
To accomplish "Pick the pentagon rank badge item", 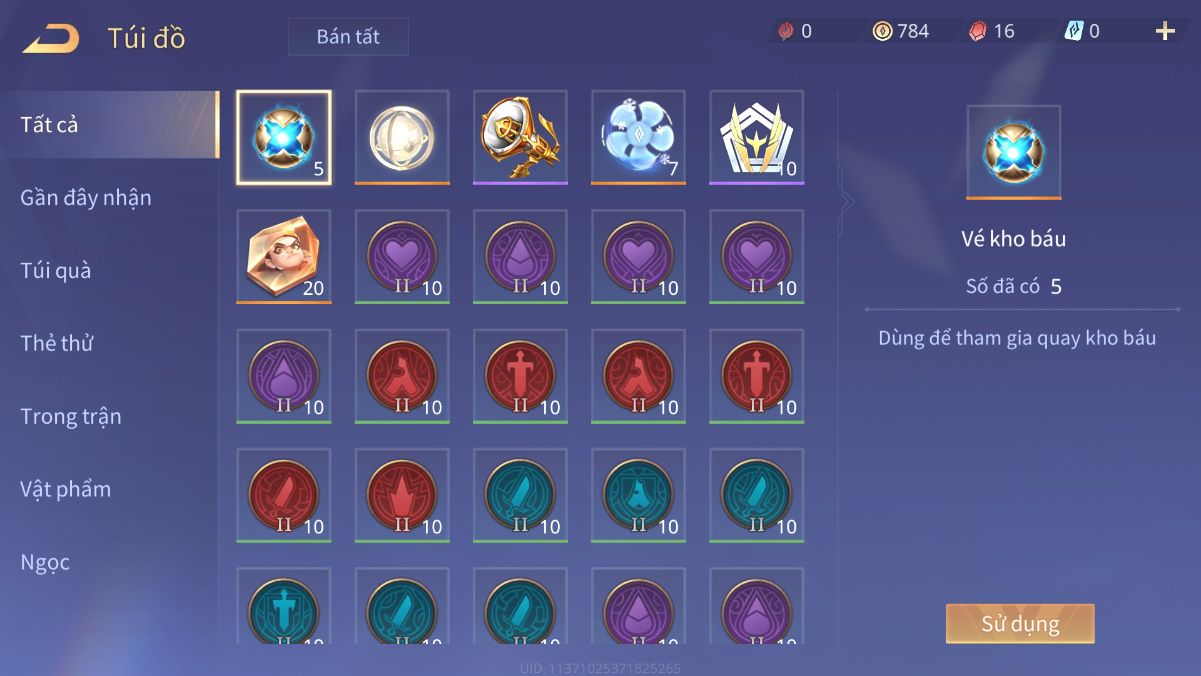I will pyautogui.click(x=756, y=137).
